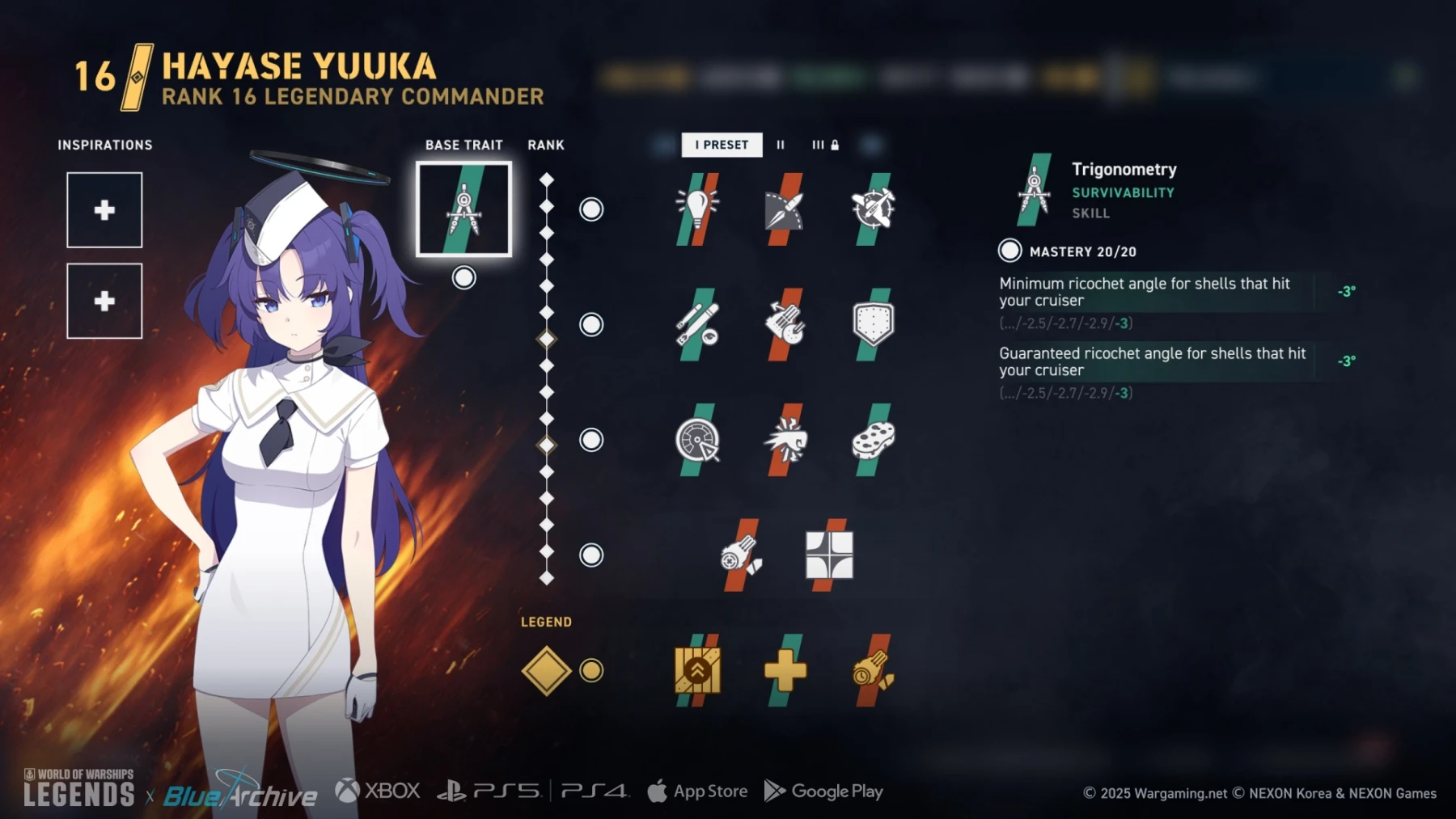1456x819 pixels.
Task: Click the speedometer skill icon
Action: pyautogui.click(x=696, y=441)
